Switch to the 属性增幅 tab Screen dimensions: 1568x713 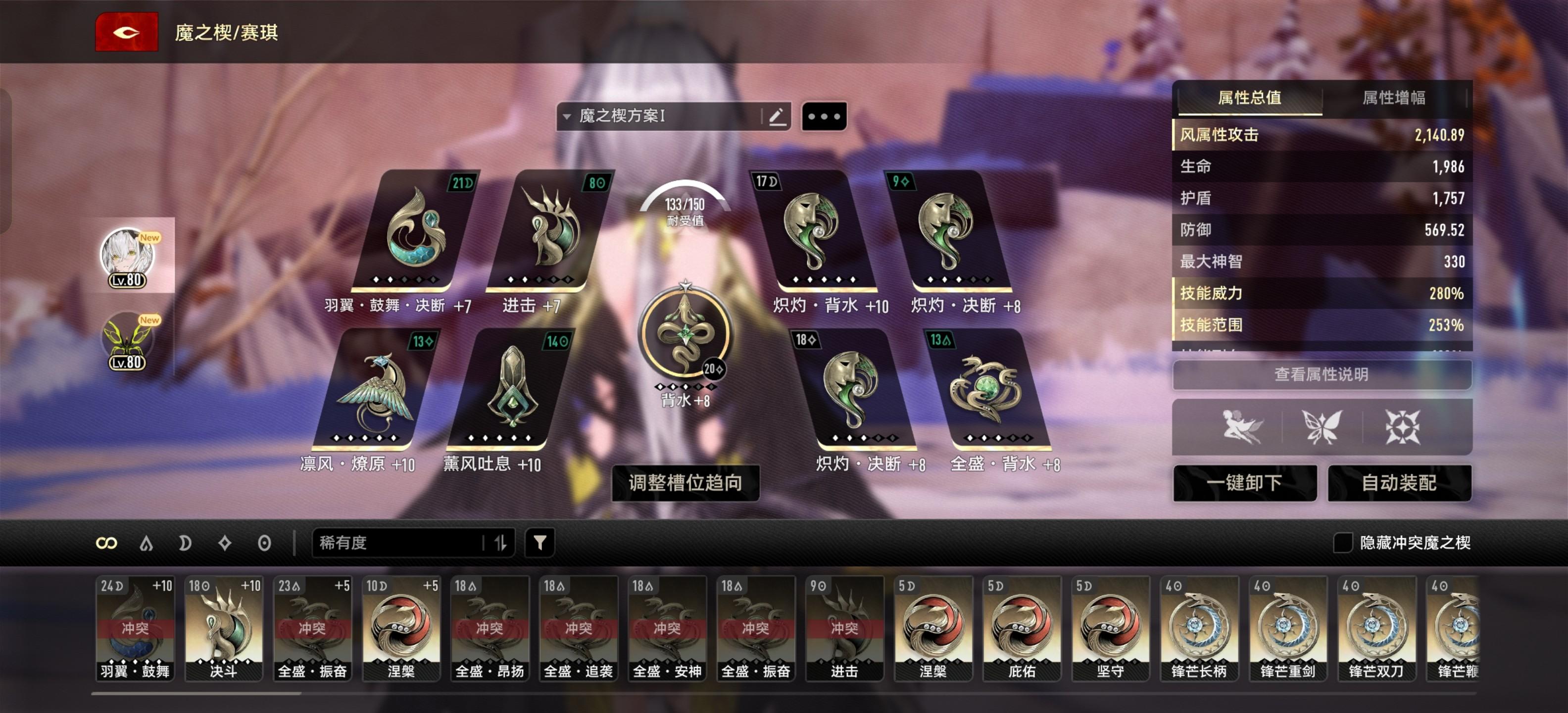[x=1393, y=98]
